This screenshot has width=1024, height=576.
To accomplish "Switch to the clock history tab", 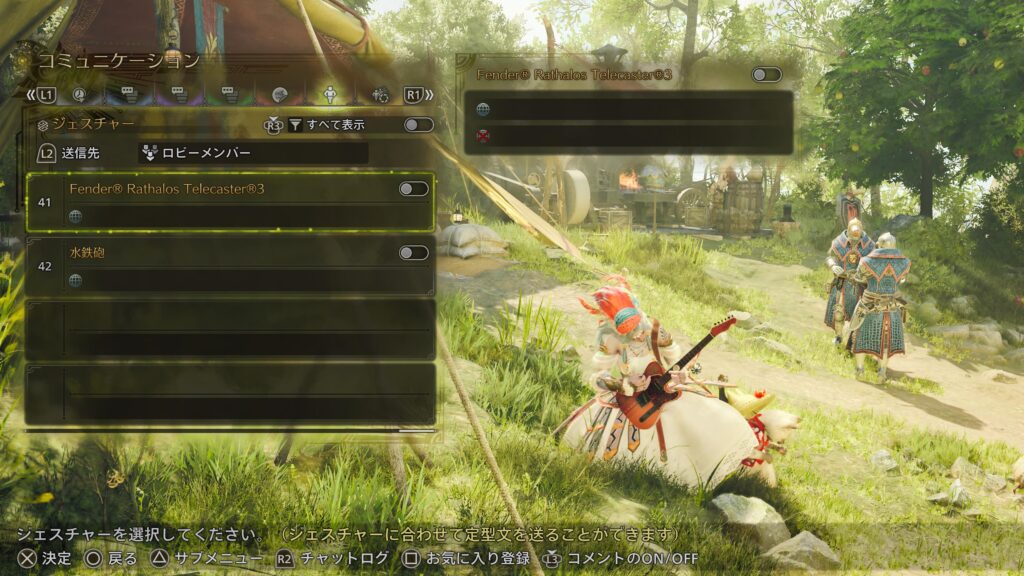I will pyautogui.click(x=80, y=95).
